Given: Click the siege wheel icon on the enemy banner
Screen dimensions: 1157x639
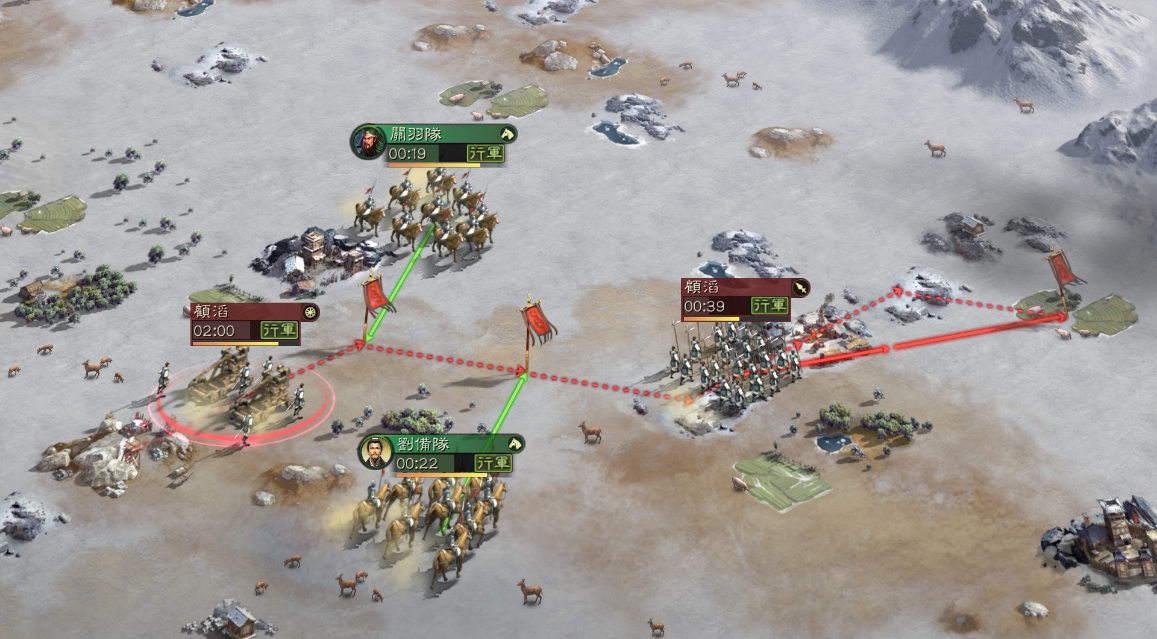Looking at the screenshot, I should 310,312.
